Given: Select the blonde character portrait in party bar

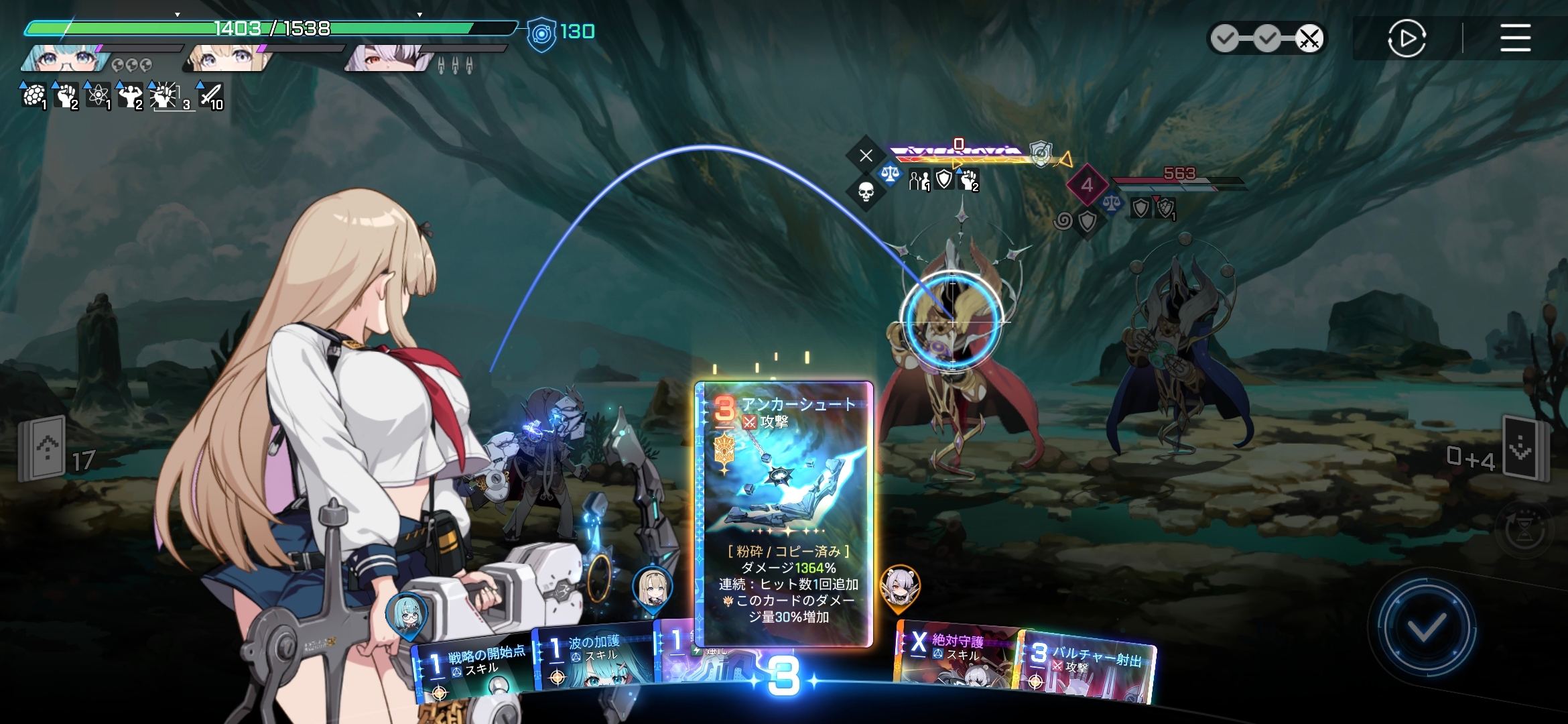Looking at the screenshot, I should tap(228, 59).
